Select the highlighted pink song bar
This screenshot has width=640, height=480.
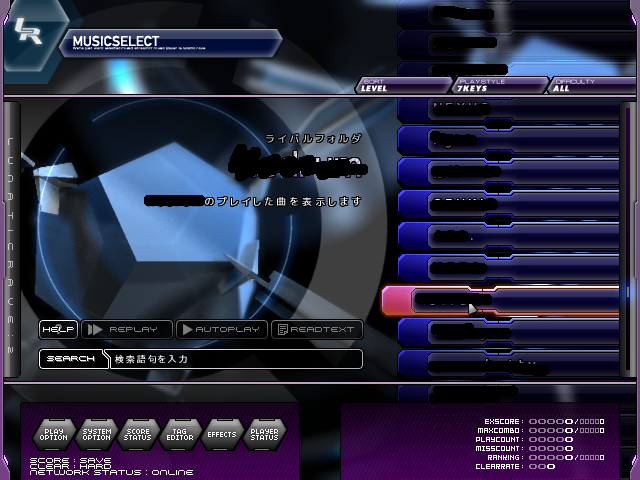[x=500, y=299]
